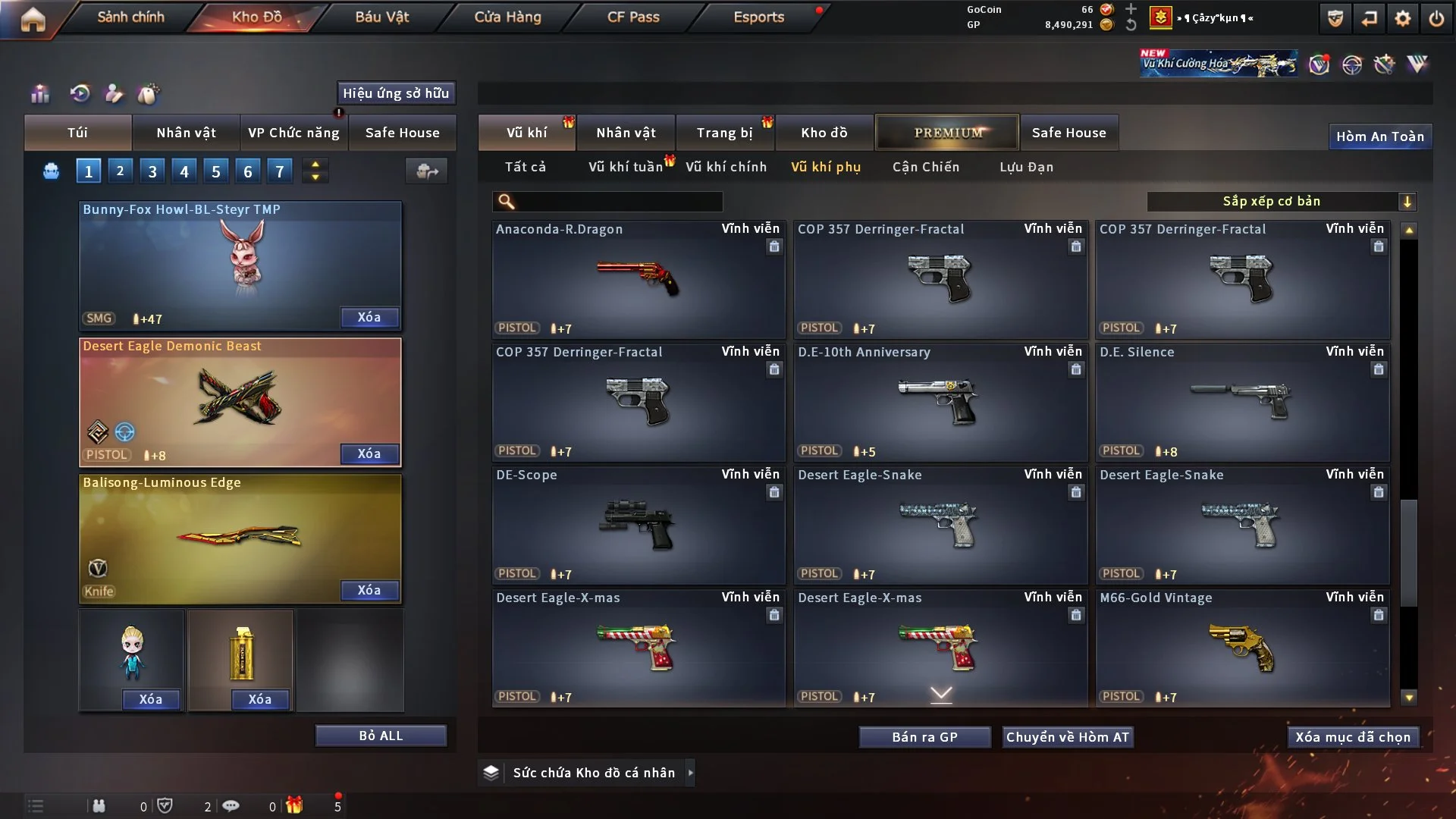
Task: Show the Cận Chiến melee category
Action: coord(925,167)
